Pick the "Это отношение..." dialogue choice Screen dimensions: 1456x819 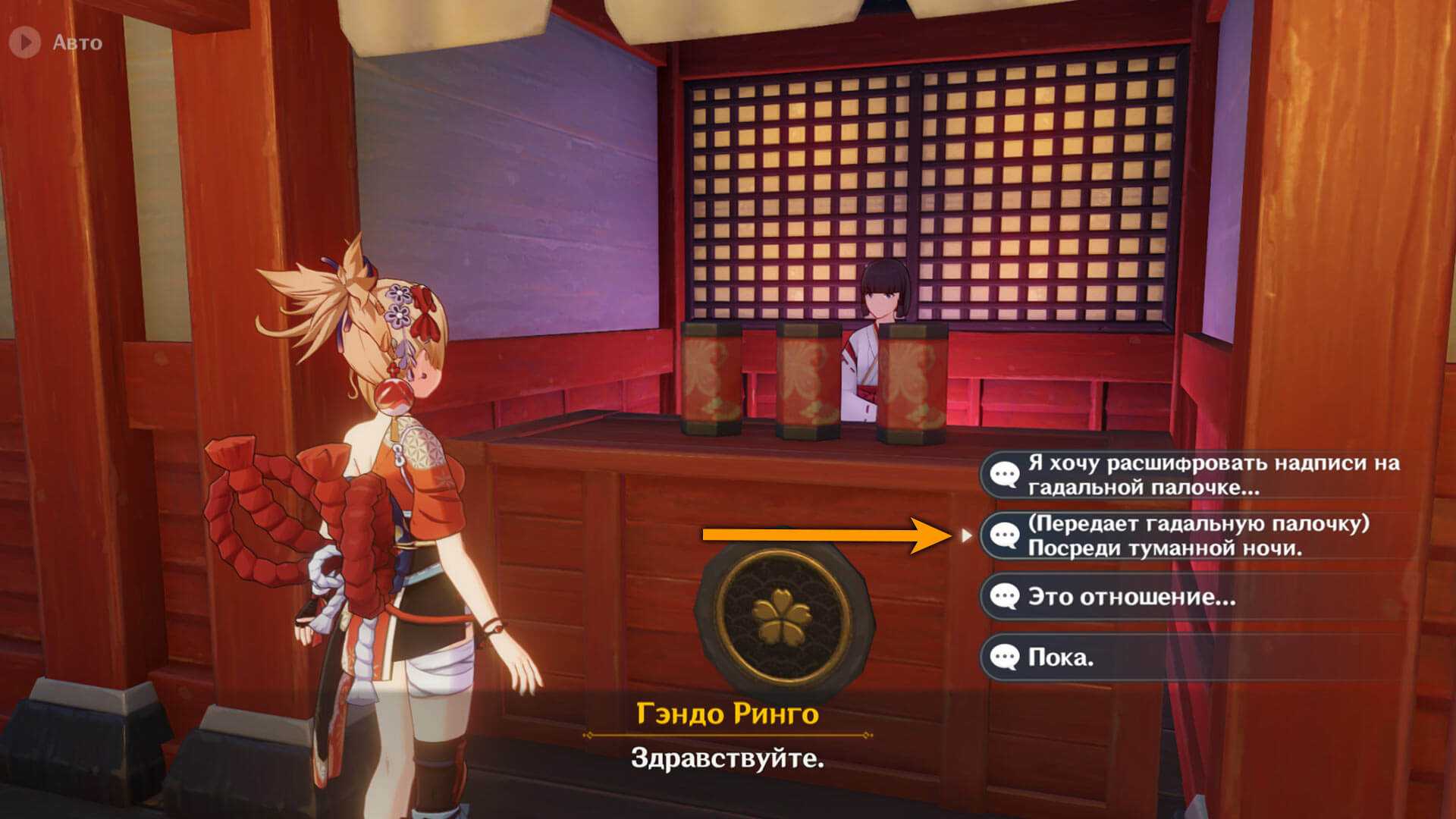click(x=1191, y=597)
